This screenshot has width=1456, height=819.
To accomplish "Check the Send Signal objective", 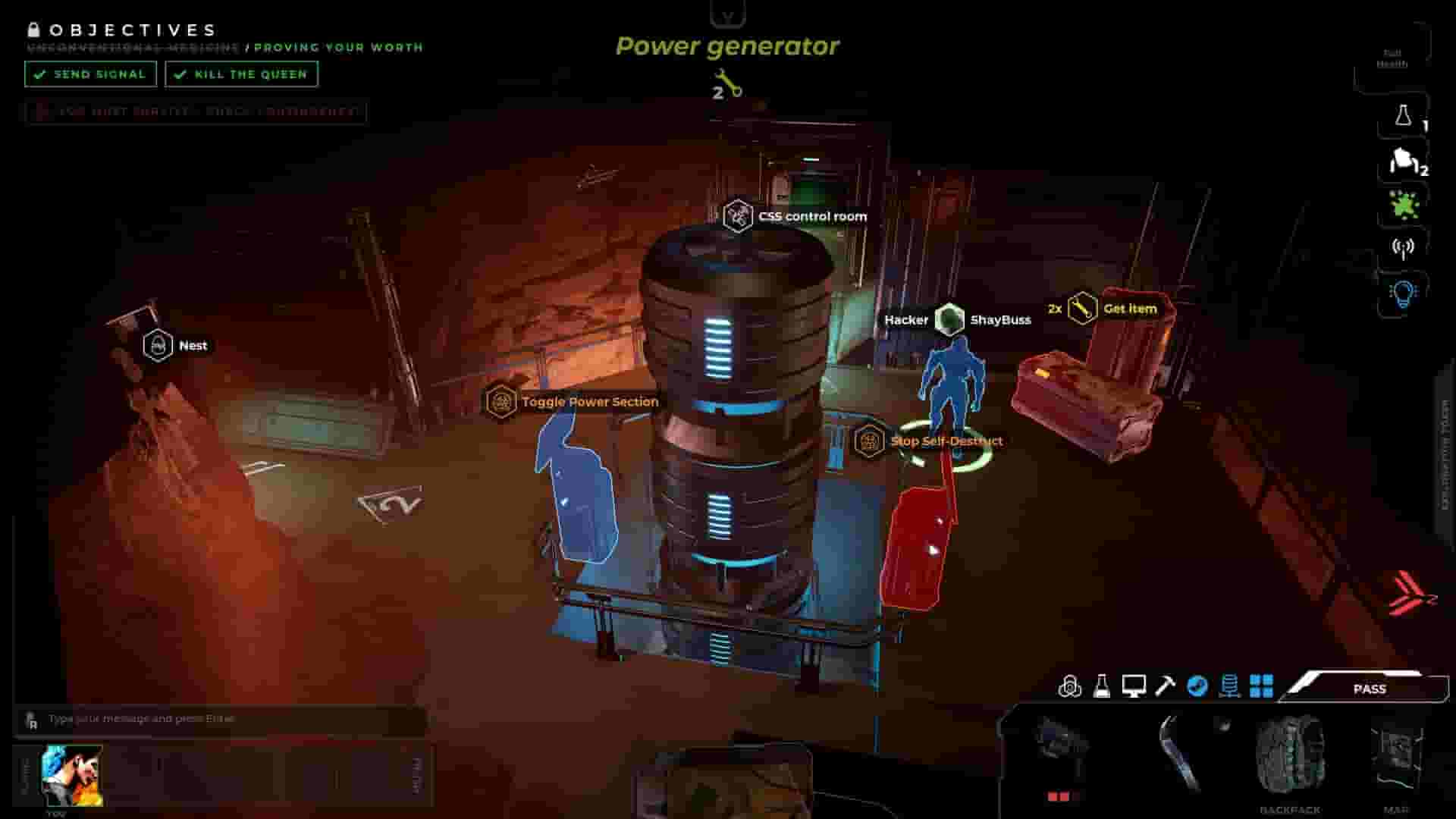I will click(90, 74).
